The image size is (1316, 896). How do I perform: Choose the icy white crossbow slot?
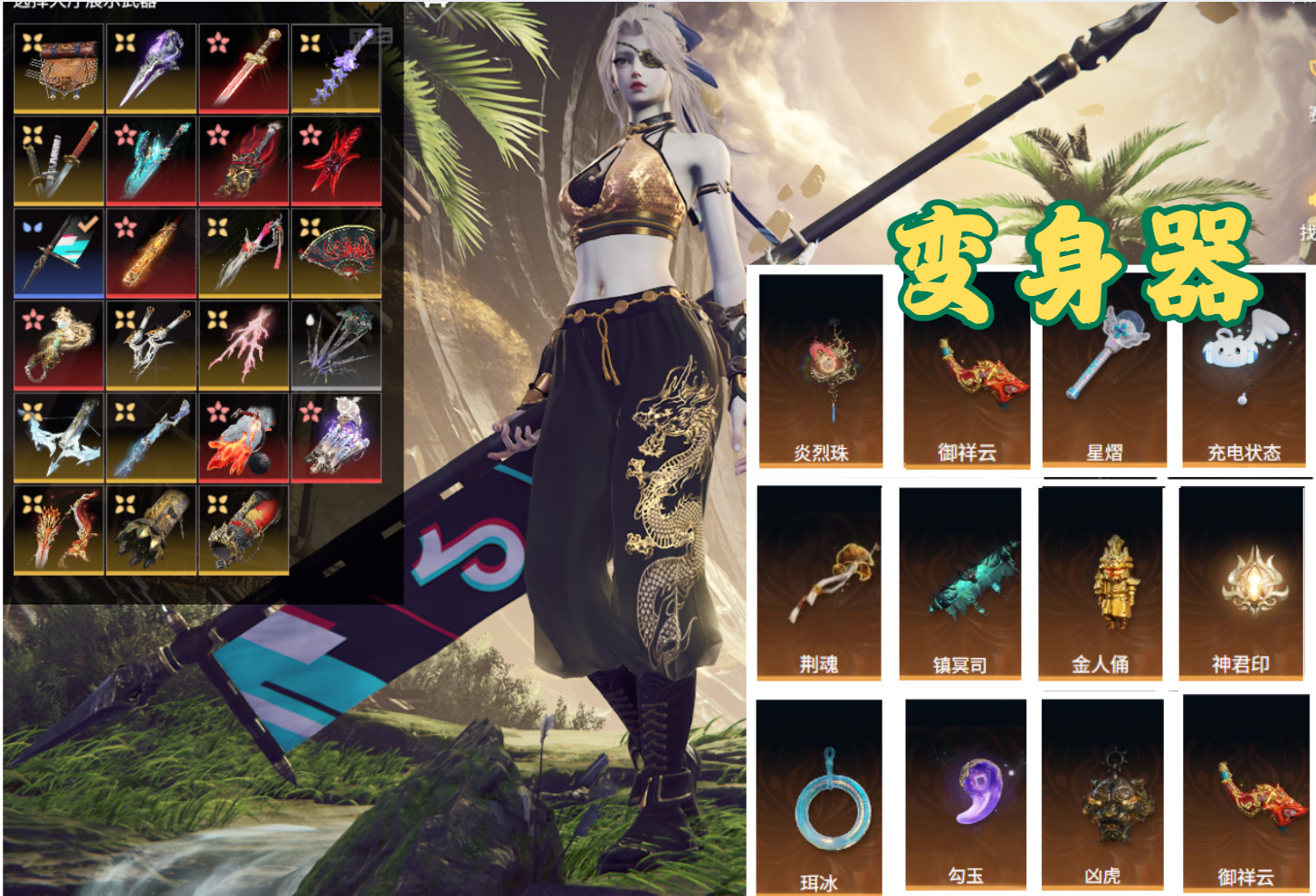59,438
